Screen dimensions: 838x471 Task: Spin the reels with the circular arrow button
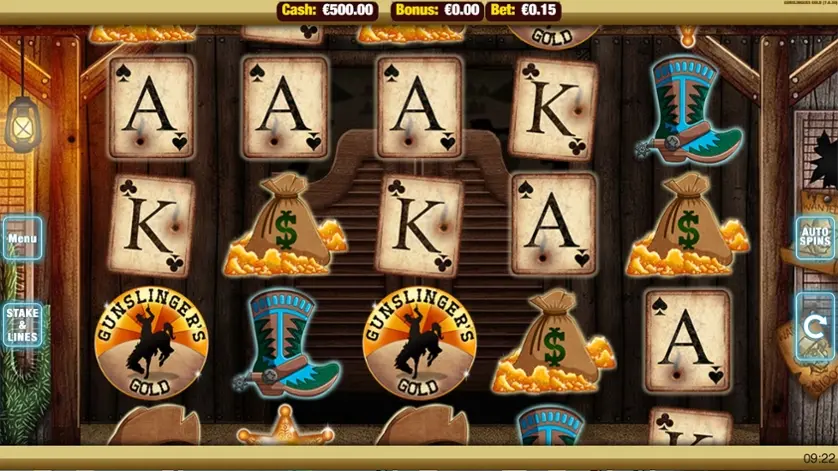click(817, 326)
